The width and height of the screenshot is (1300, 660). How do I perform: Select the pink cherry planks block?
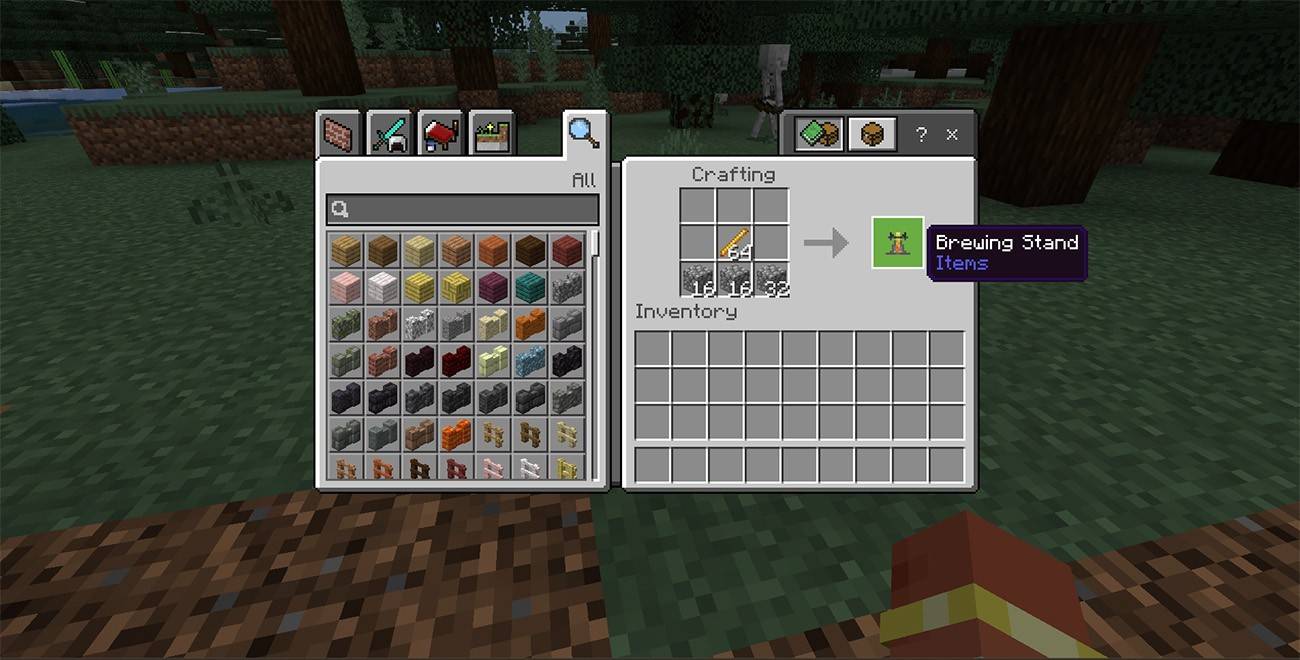(345, 288)
